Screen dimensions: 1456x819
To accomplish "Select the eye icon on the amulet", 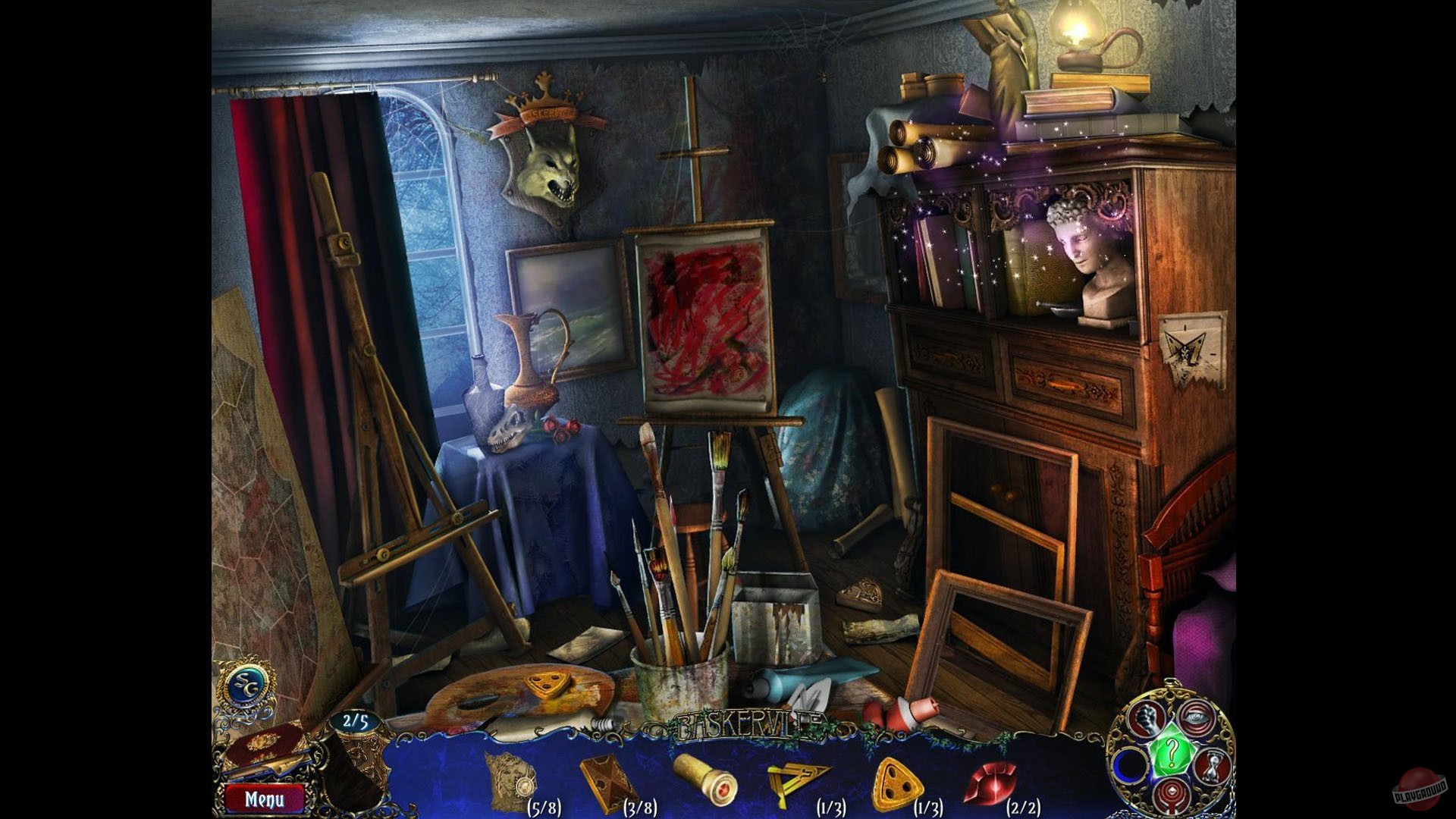I will coord(1196,717).
